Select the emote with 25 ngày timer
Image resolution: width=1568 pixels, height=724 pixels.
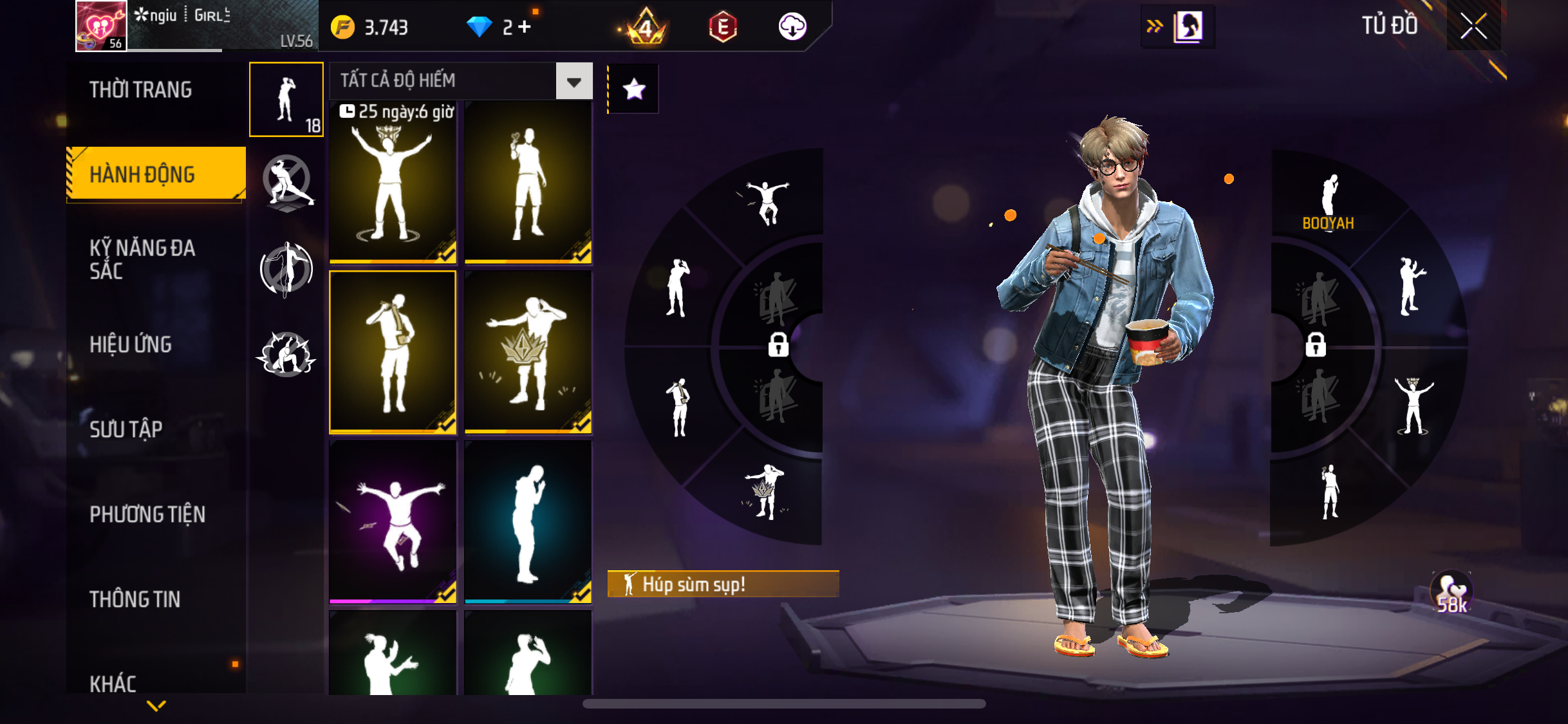tap(393, 182)
